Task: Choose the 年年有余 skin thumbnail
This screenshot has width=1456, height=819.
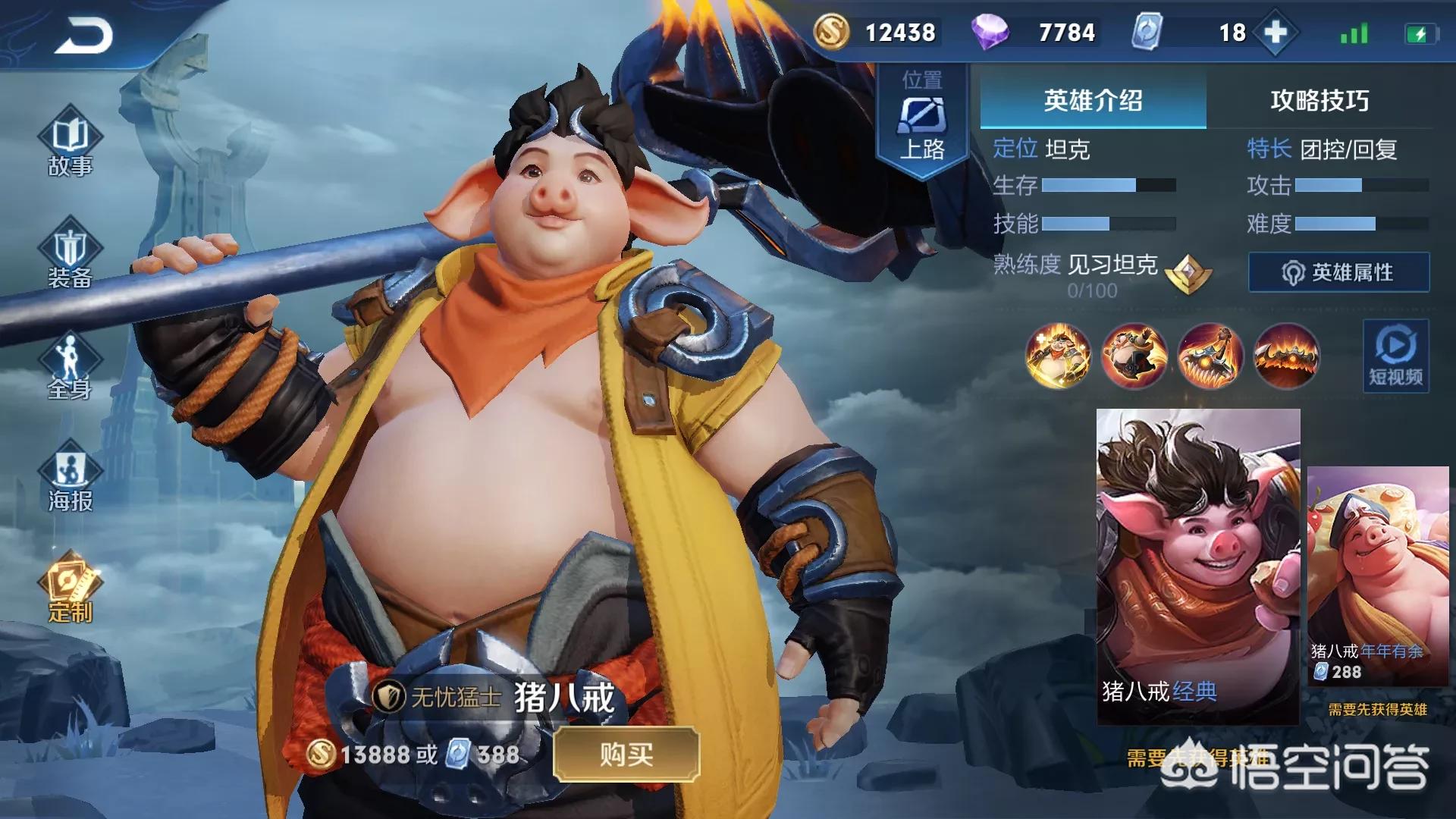Action: 1377,576
